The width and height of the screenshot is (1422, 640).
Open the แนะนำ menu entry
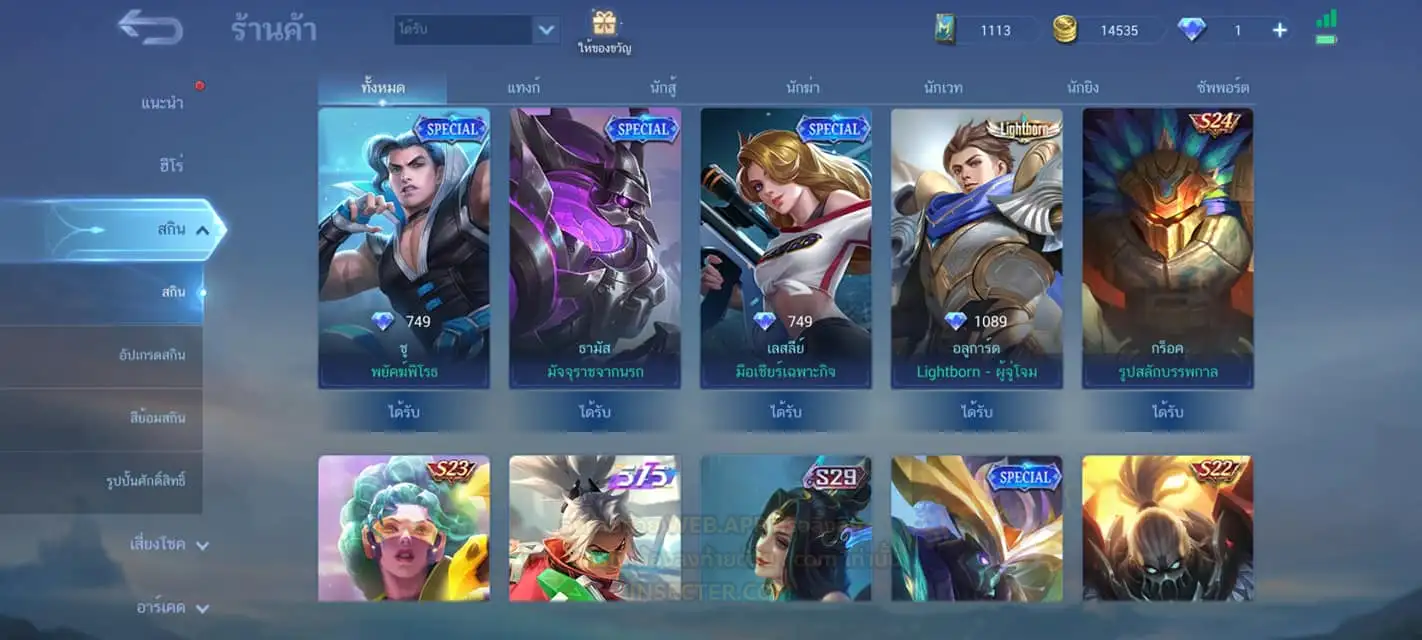coord(162,103)
